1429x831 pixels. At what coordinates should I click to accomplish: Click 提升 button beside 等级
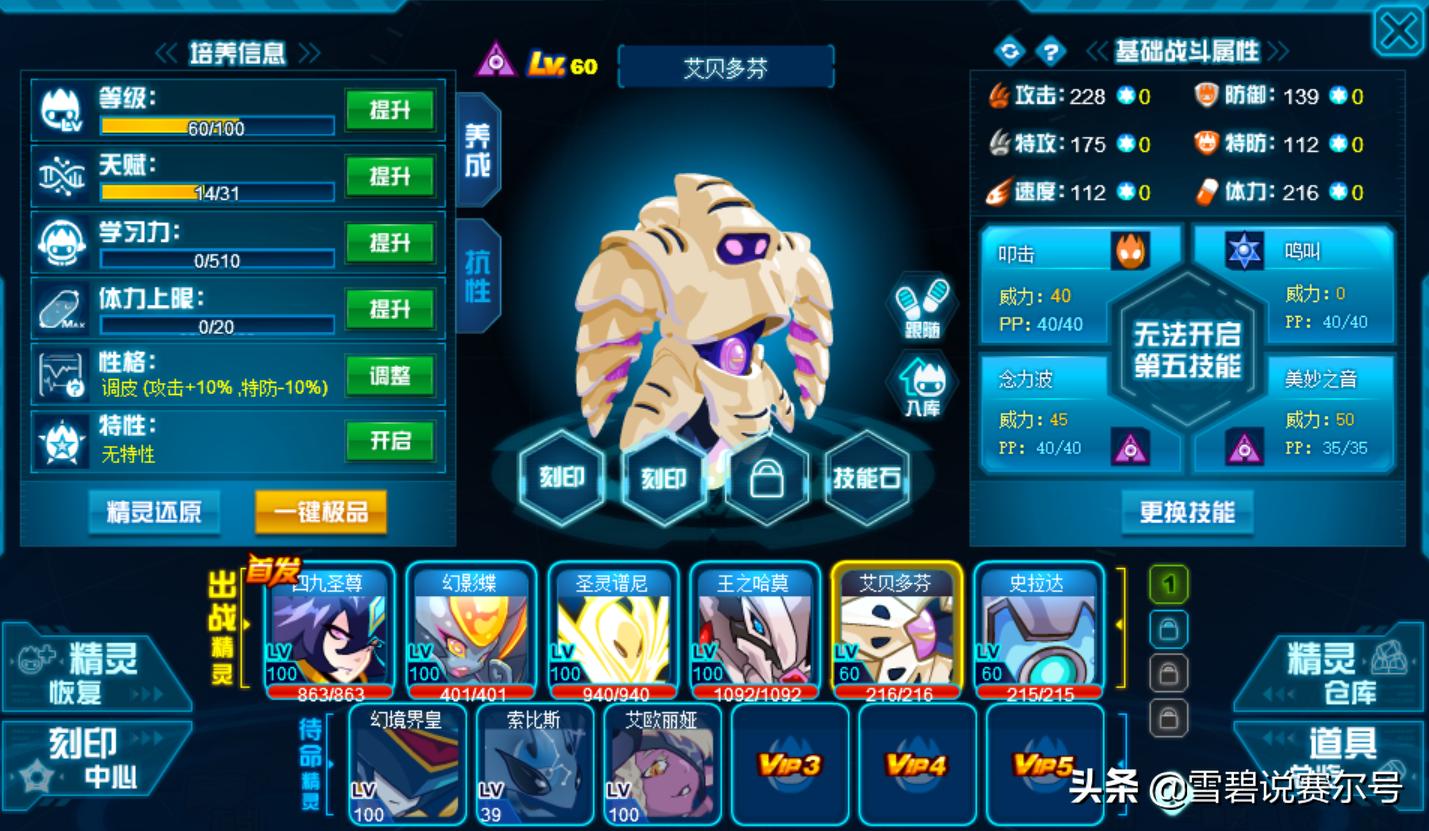point(390,110)
